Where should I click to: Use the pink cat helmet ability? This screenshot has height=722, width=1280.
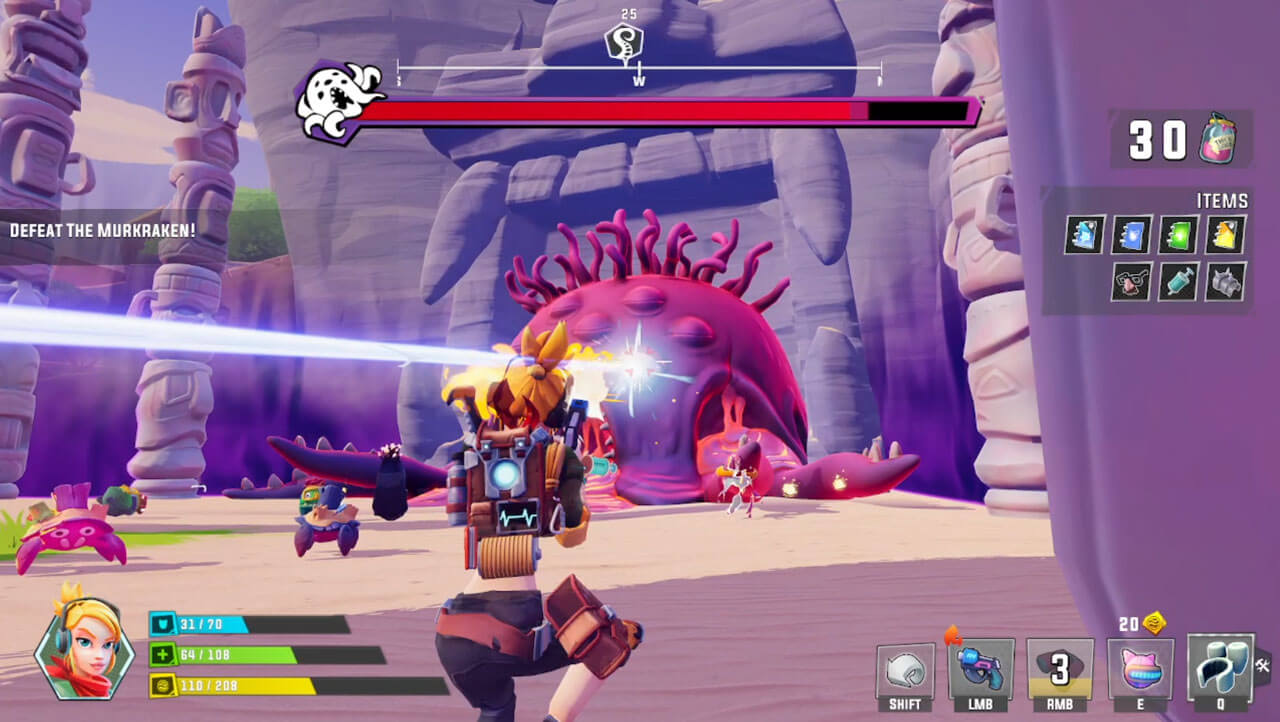pyautogui.click(x=1140, y=669)
